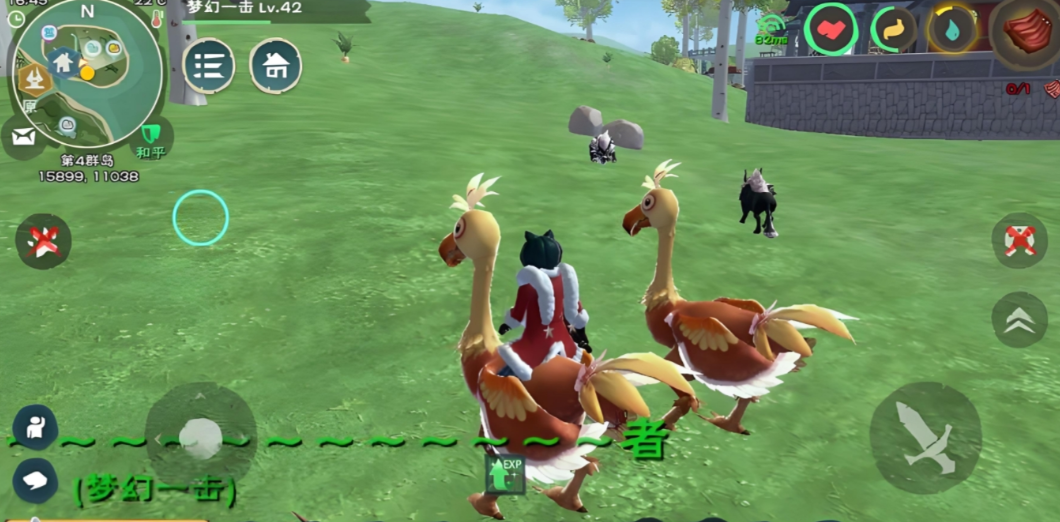Tap the crossed-out icon near the left edge
The width and height of the screenshot is (1060, 522).
coord(43,241)
